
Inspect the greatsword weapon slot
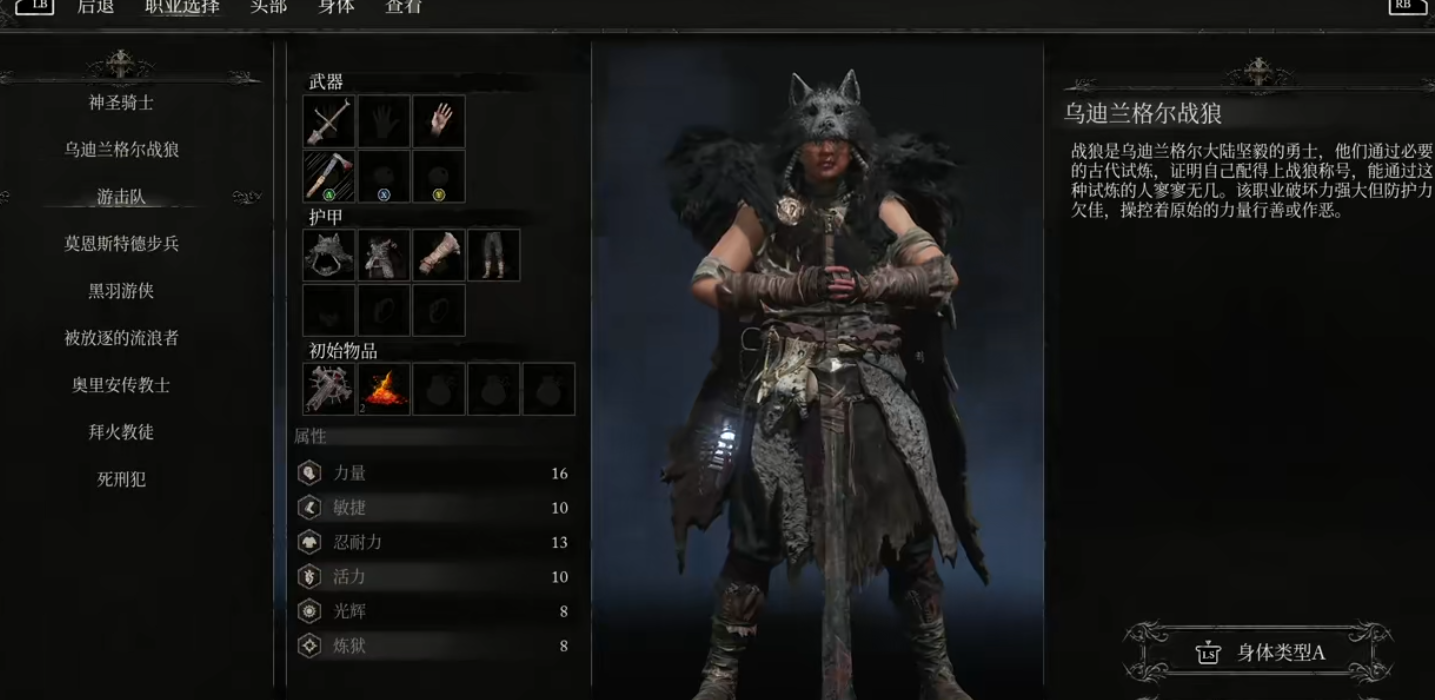(329, 122)
